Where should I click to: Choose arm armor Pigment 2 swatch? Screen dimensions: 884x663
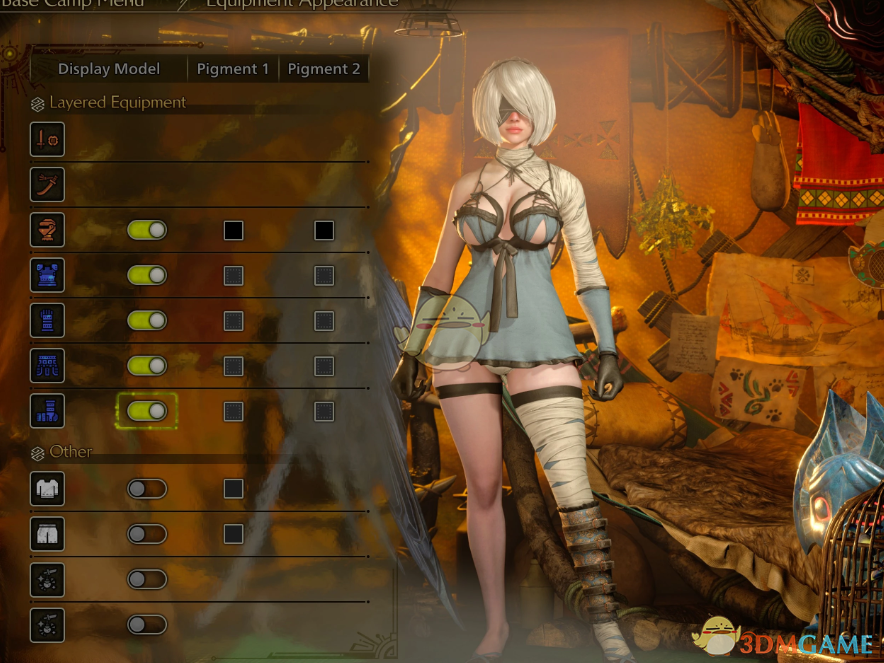324,320
